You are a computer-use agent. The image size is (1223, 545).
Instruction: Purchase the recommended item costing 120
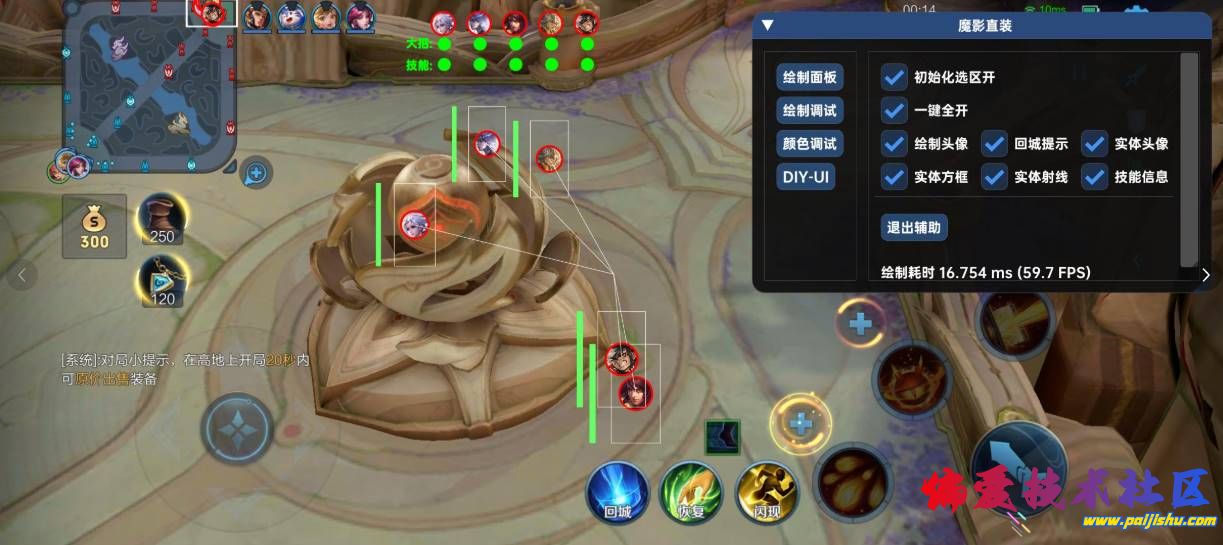161,280
